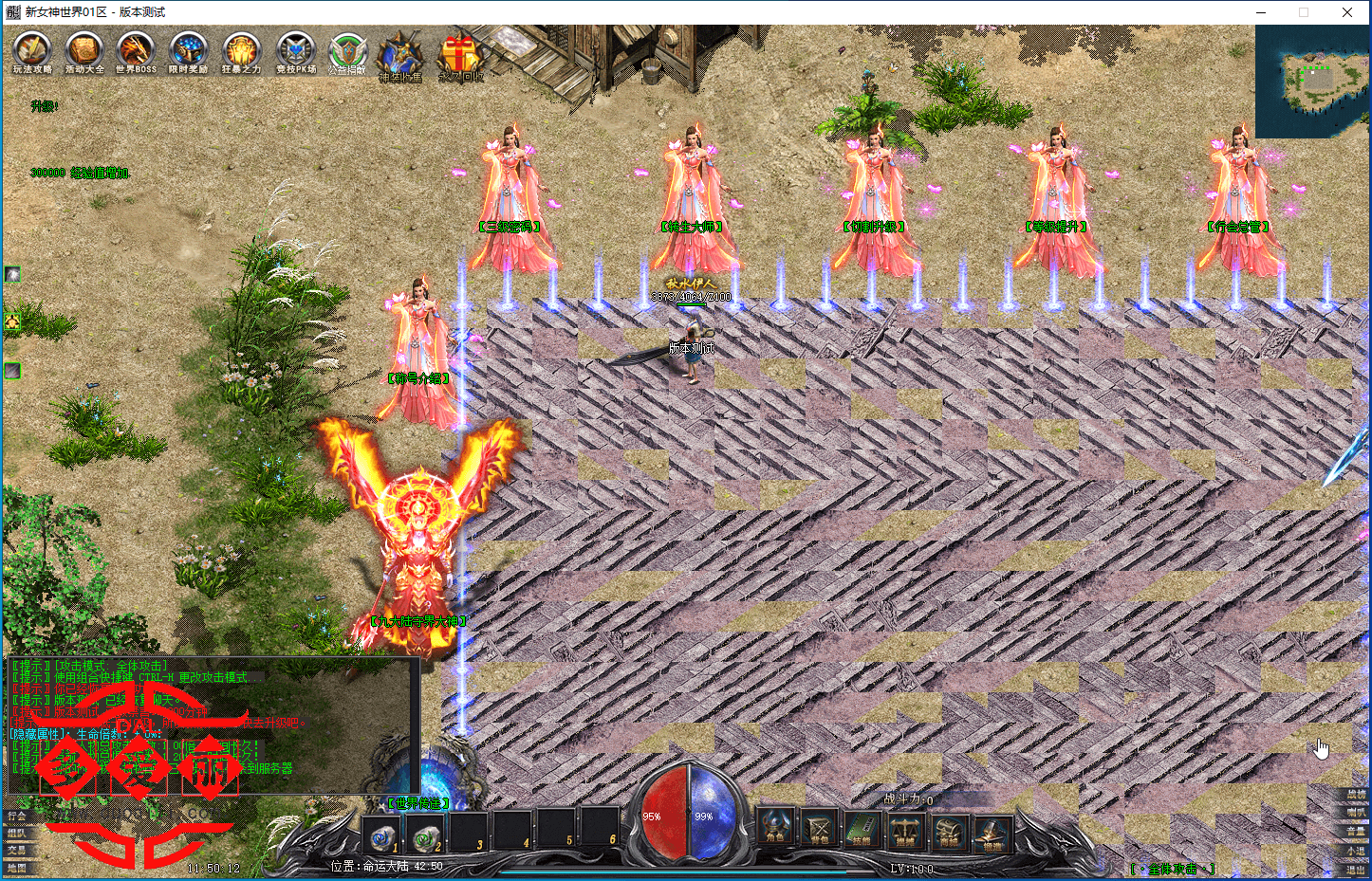
Task: Open the 行会 guild menu entry
Action: tap(17, 817)
